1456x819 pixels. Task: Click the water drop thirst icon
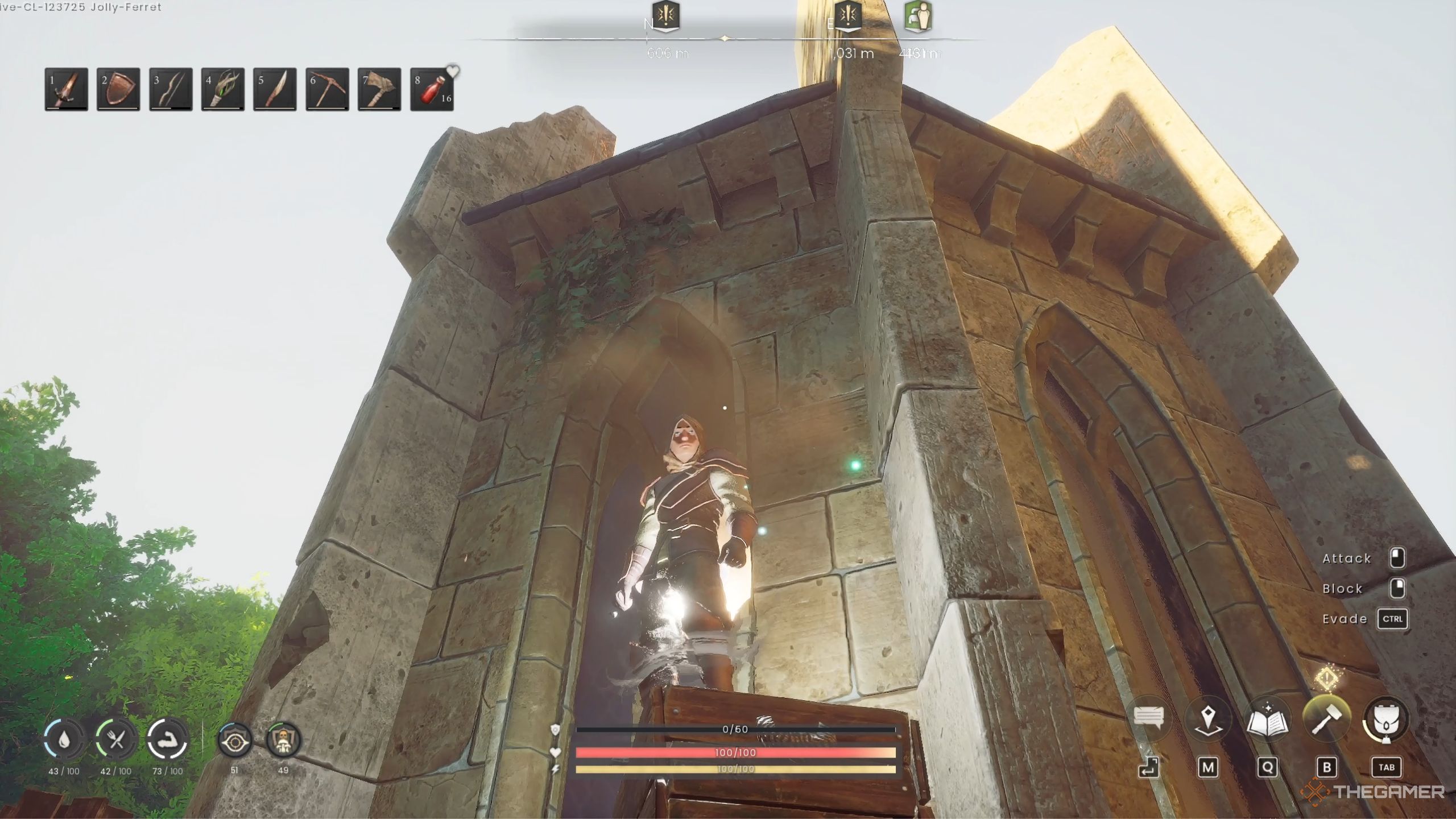pos(64,739)
